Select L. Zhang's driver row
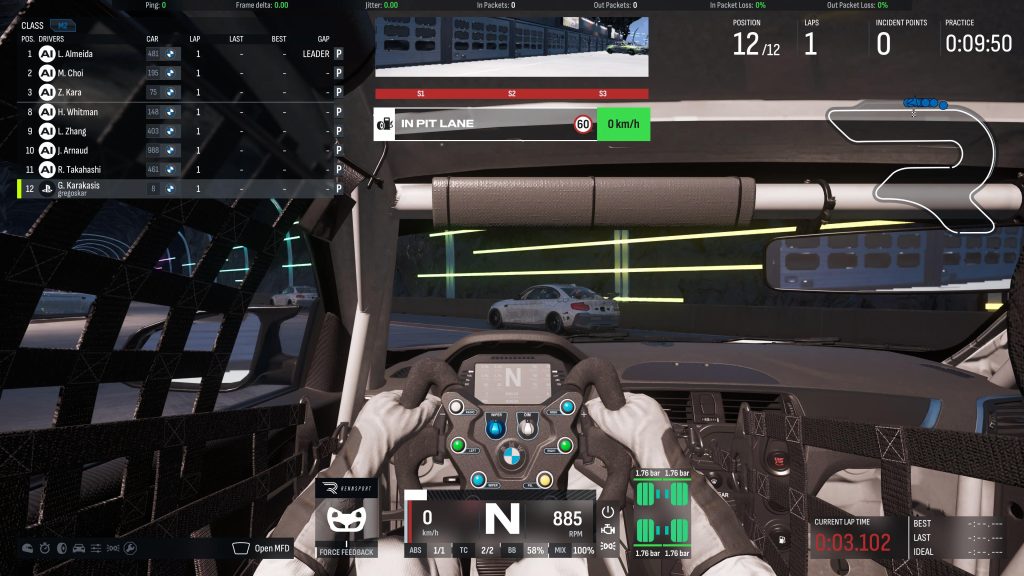This screenshot has height=576, width=1024. click(x=180, y=131)
